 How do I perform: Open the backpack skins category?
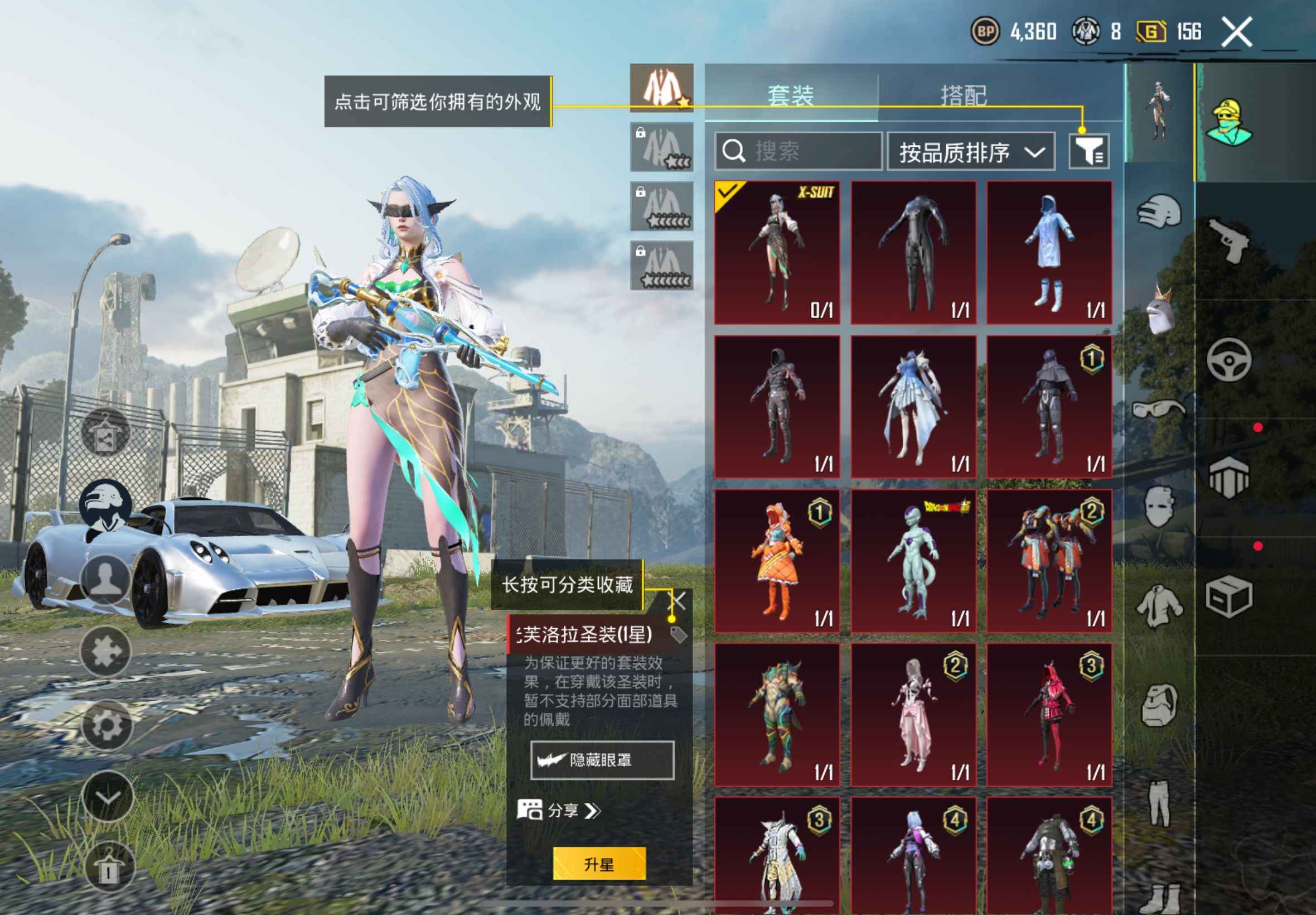[1158, 705]
